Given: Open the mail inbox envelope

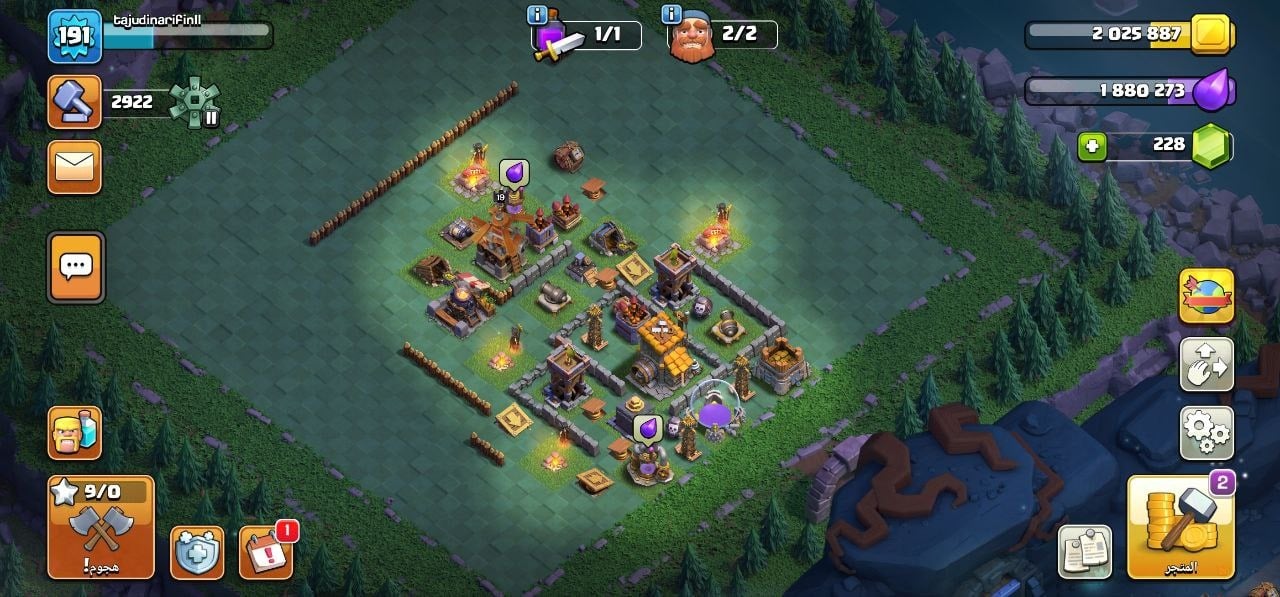Looking at the screenshot, I should tap(75, 166).
